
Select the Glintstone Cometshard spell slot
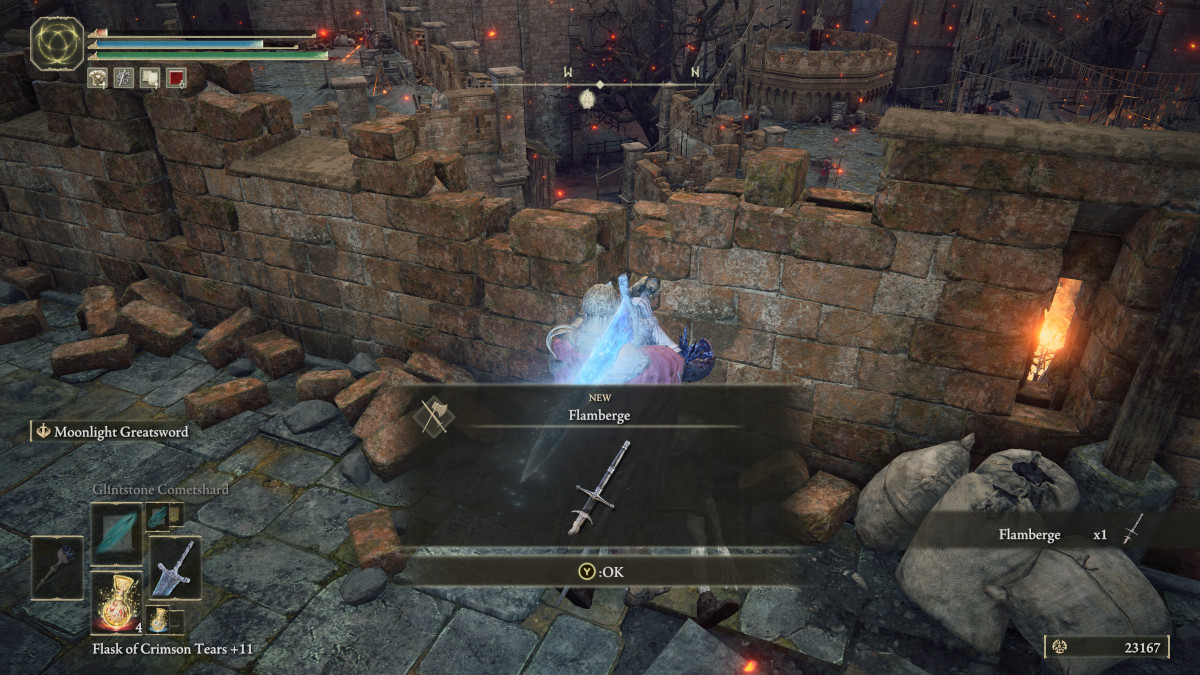(116, 533)
